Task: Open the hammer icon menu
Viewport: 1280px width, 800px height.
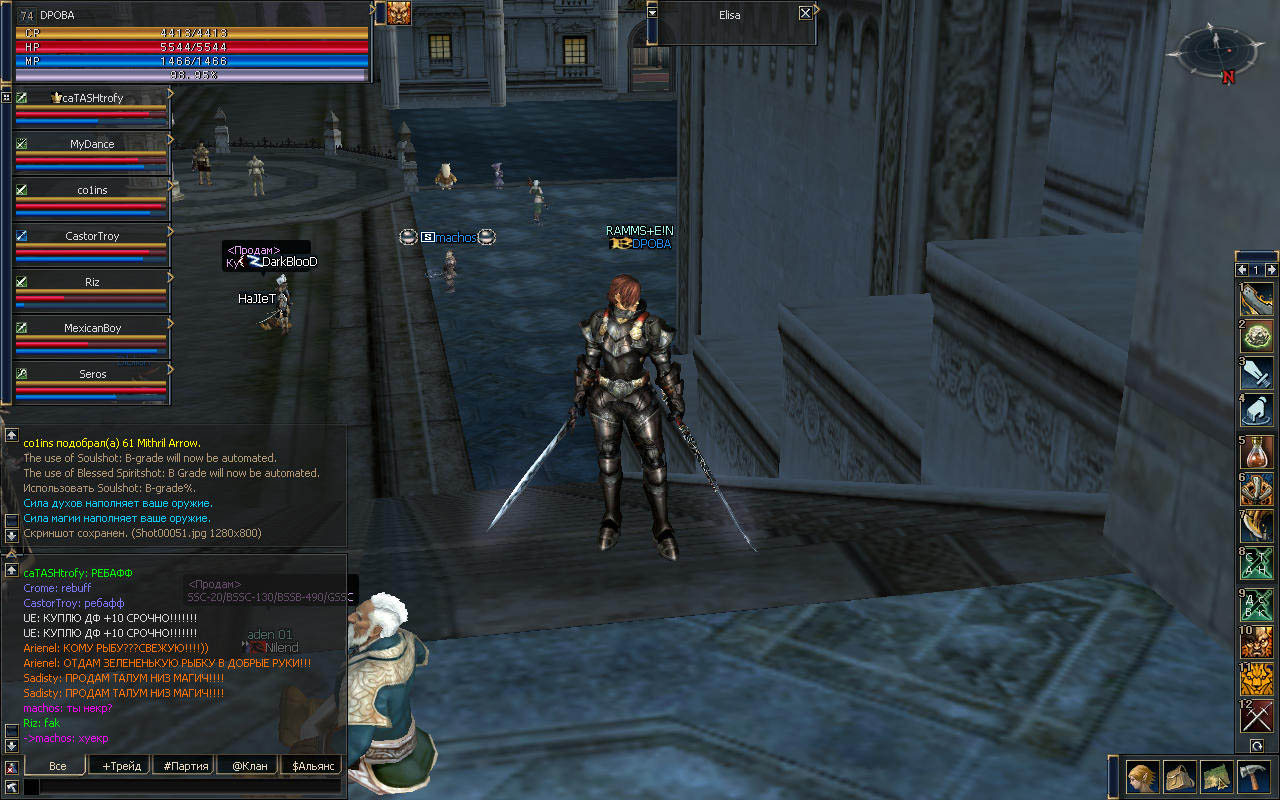Action: [1252, 776]
